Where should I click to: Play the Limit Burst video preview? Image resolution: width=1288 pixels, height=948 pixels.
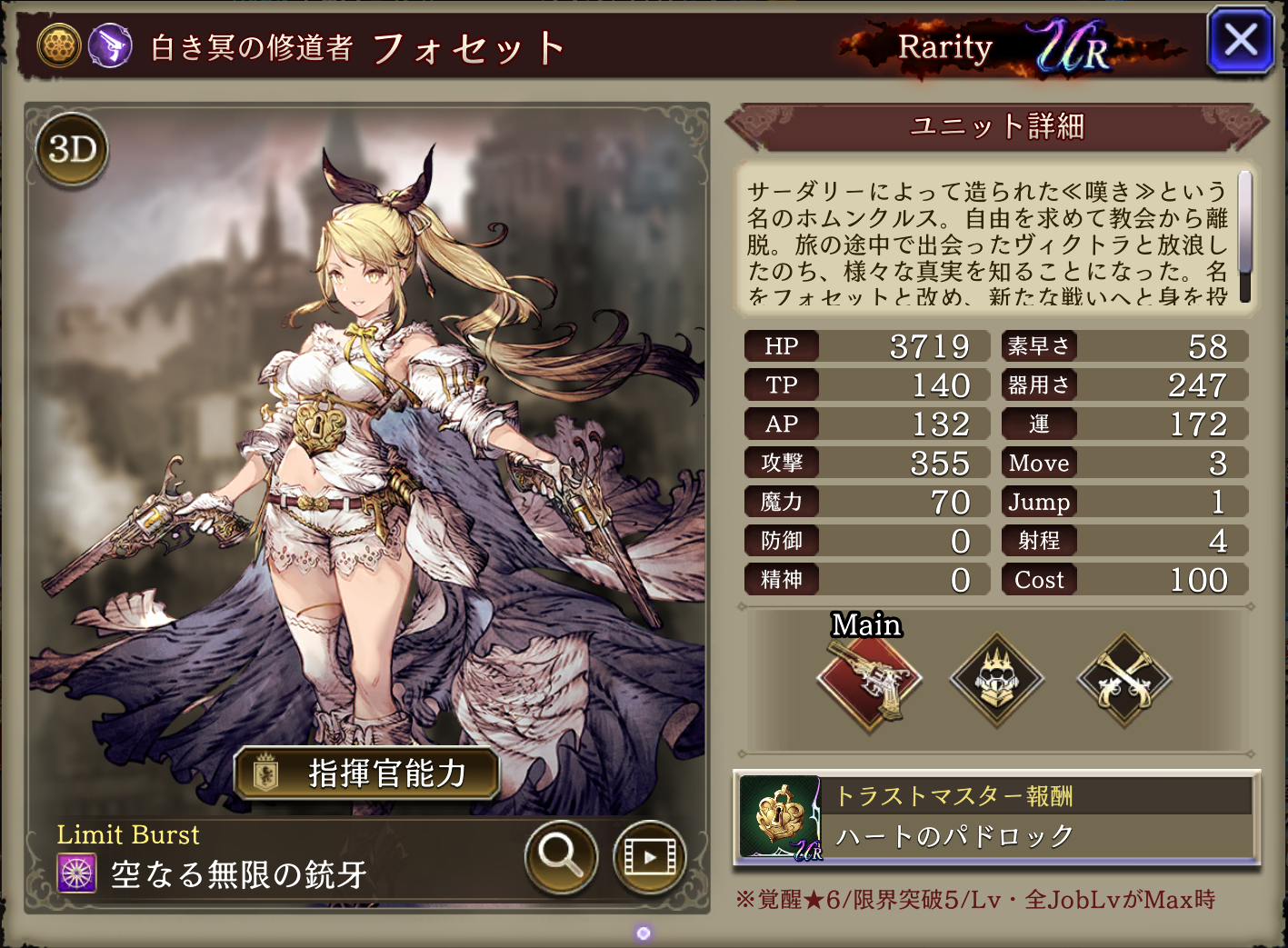(649, 855)
